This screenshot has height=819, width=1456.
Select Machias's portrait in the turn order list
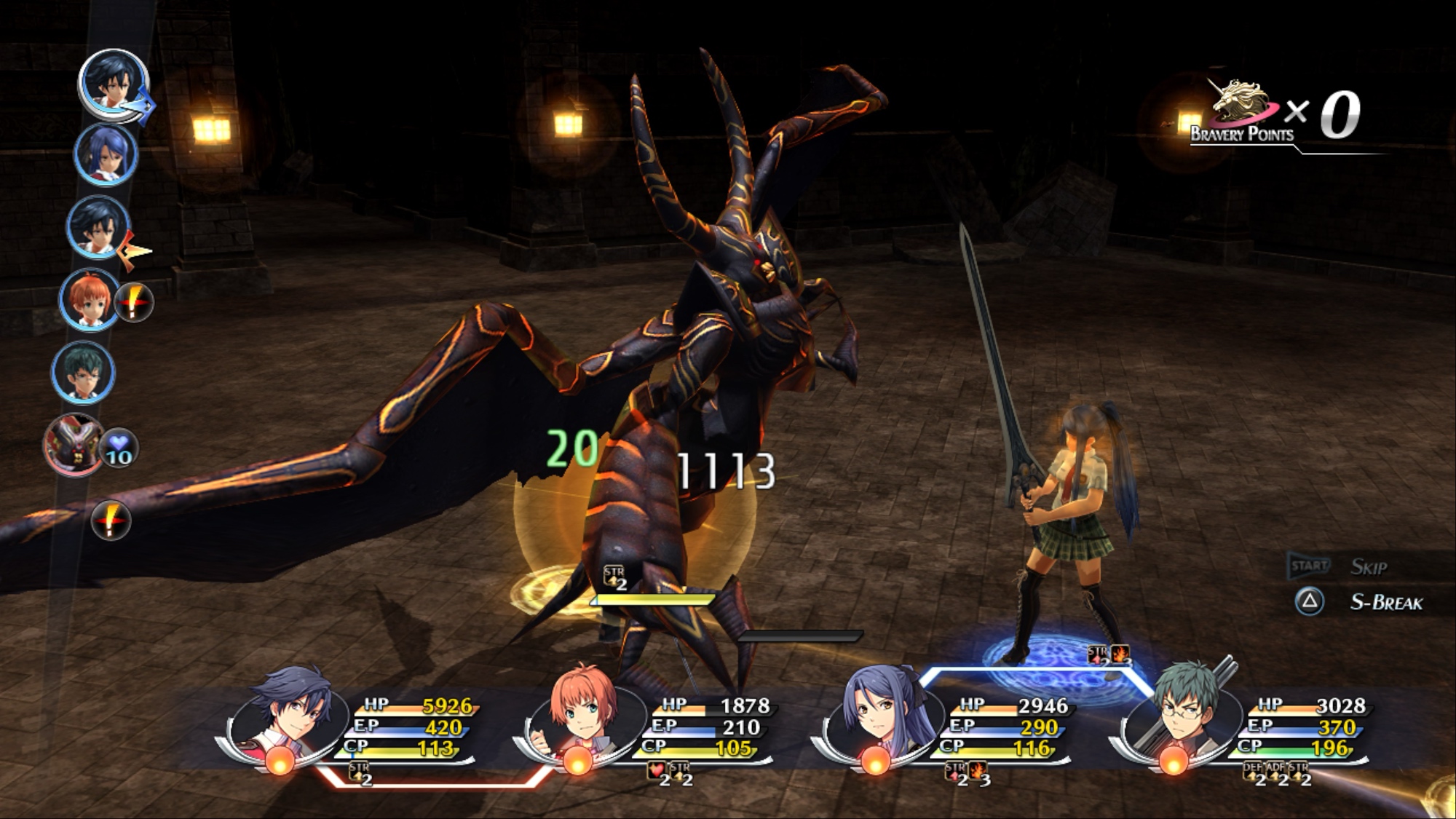(82, 371)
